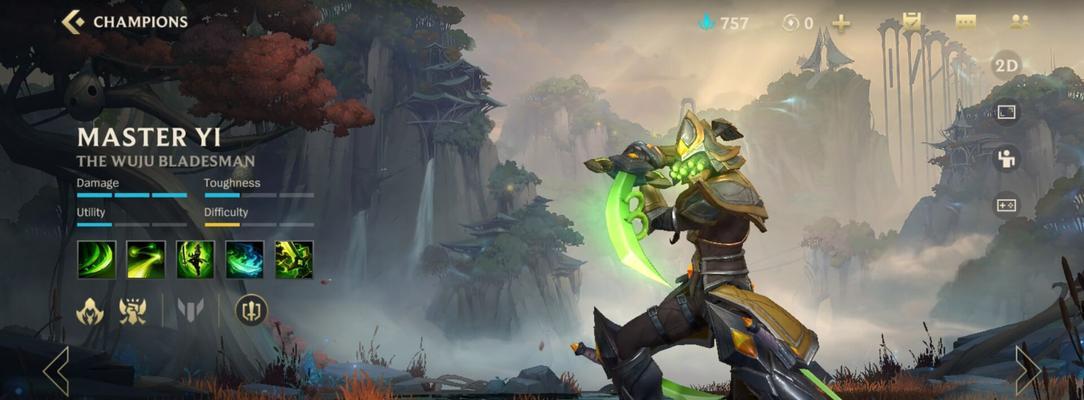1084x400 pixels.
Task: Click the gold flame-shaped role emblem
Action: click(x=90, y=311)
